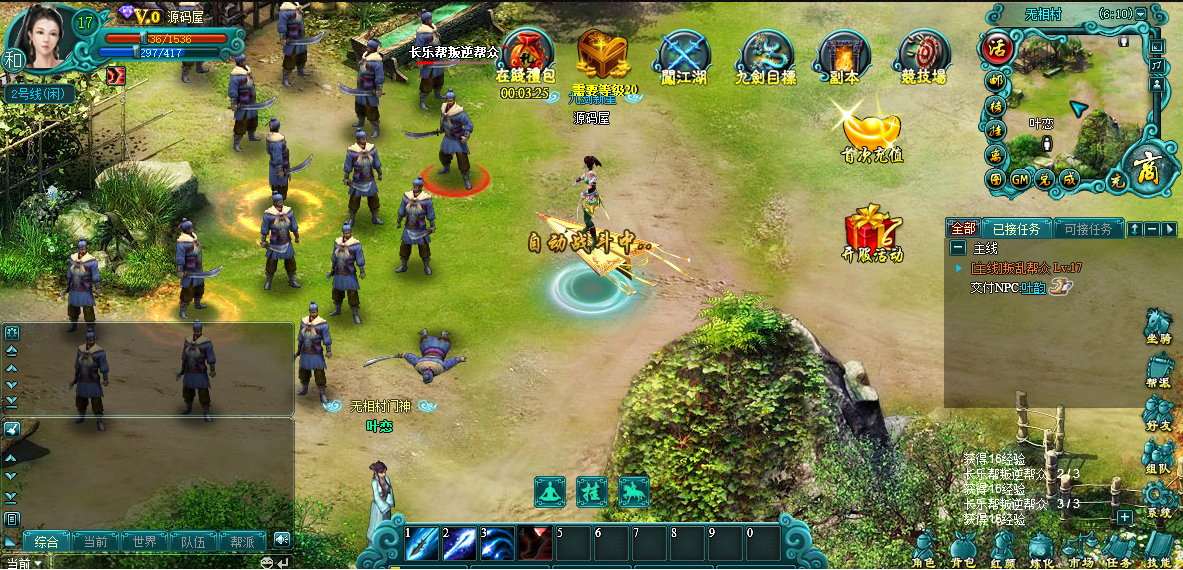Open the 商 shop button beside minimap
This screenshot has width=1183, height=570.
[x=1145, y=167]
